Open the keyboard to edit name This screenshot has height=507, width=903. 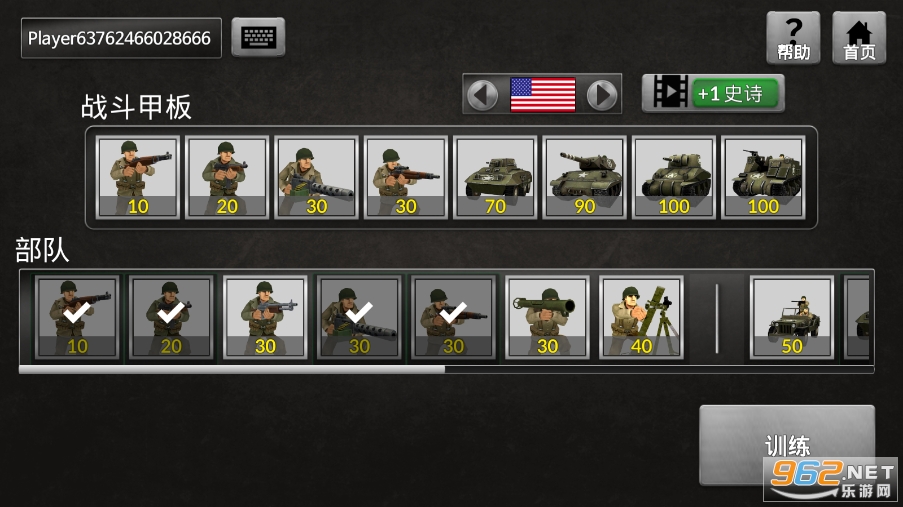click(258, 38)
